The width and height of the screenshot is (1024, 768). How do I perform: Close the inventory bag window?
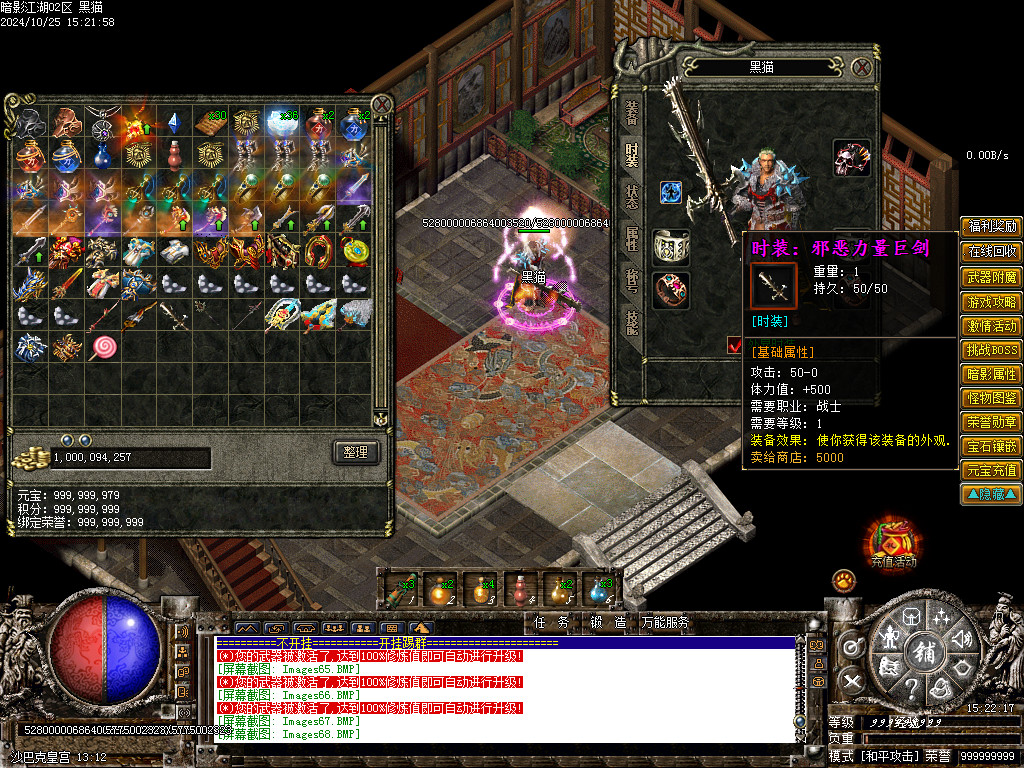[x=381, y=104]
